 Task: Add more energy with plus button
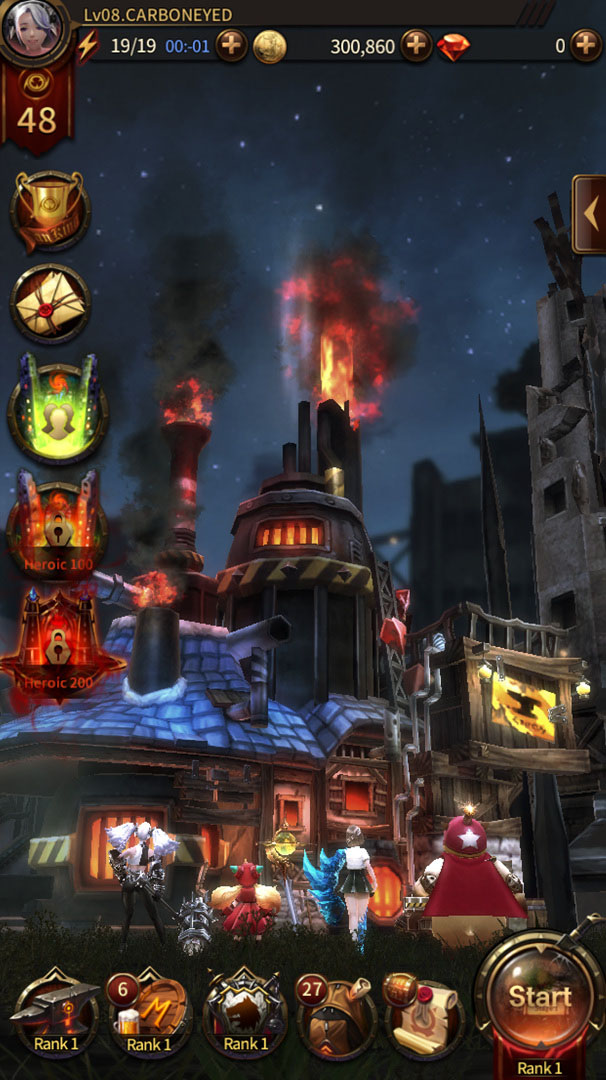pos(231,46)
